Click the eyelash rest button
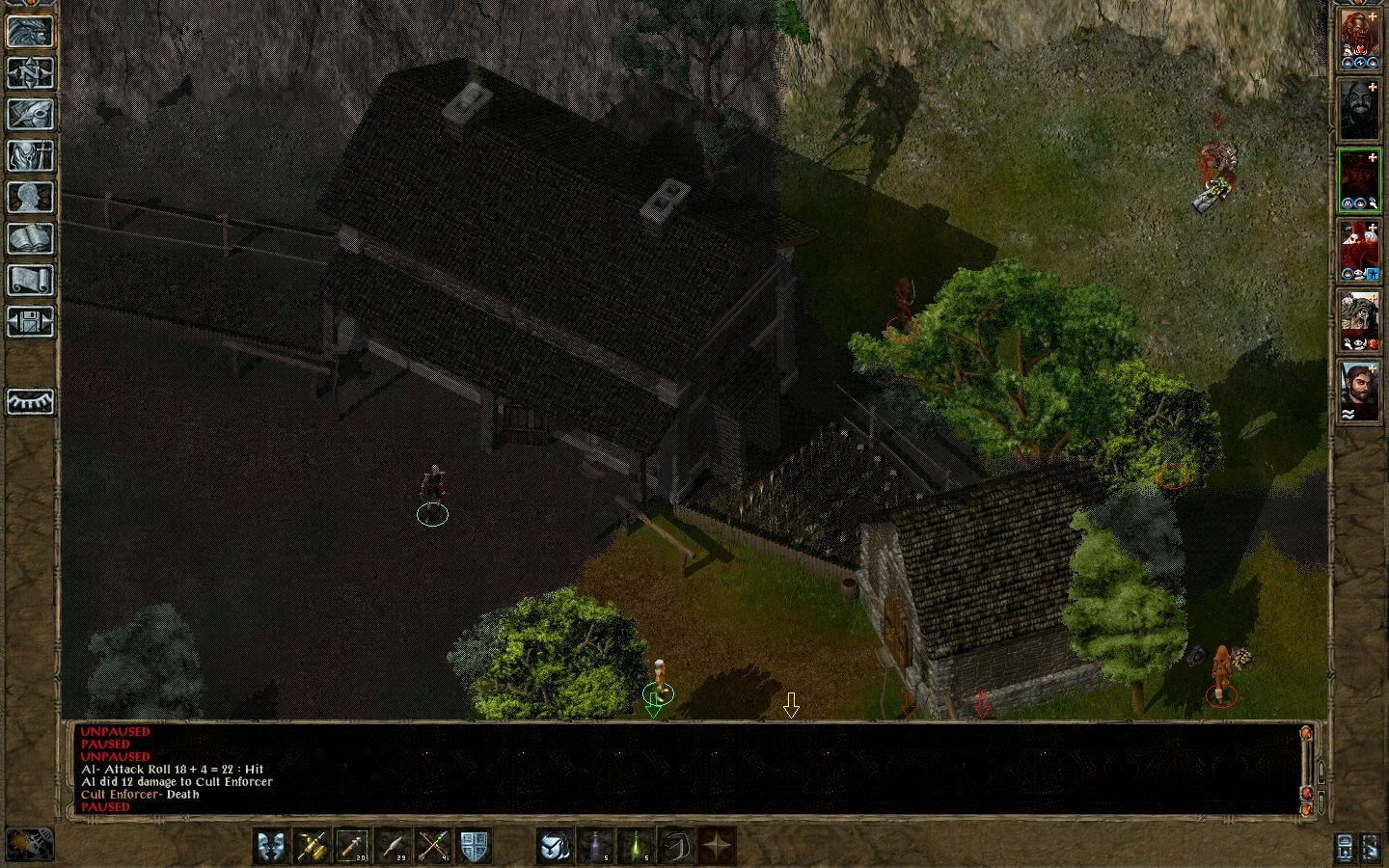The height and width of the screenshot is (868, 1389). pyautogui.click(x=31, y=400)
